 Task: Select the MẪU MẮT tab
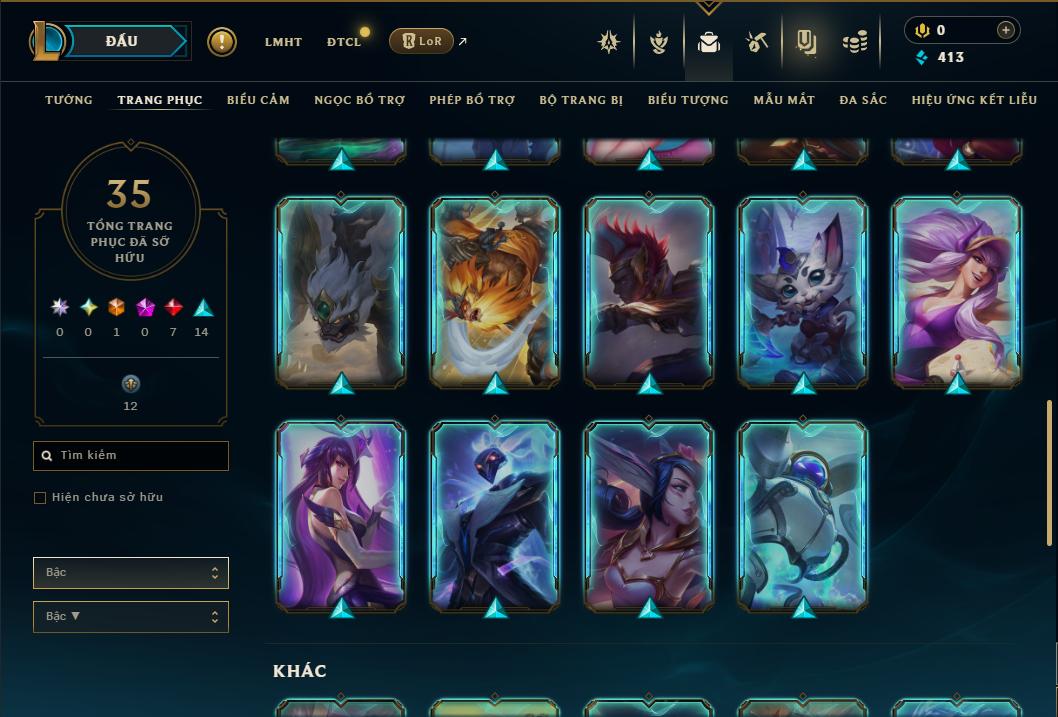click(784, 100)
